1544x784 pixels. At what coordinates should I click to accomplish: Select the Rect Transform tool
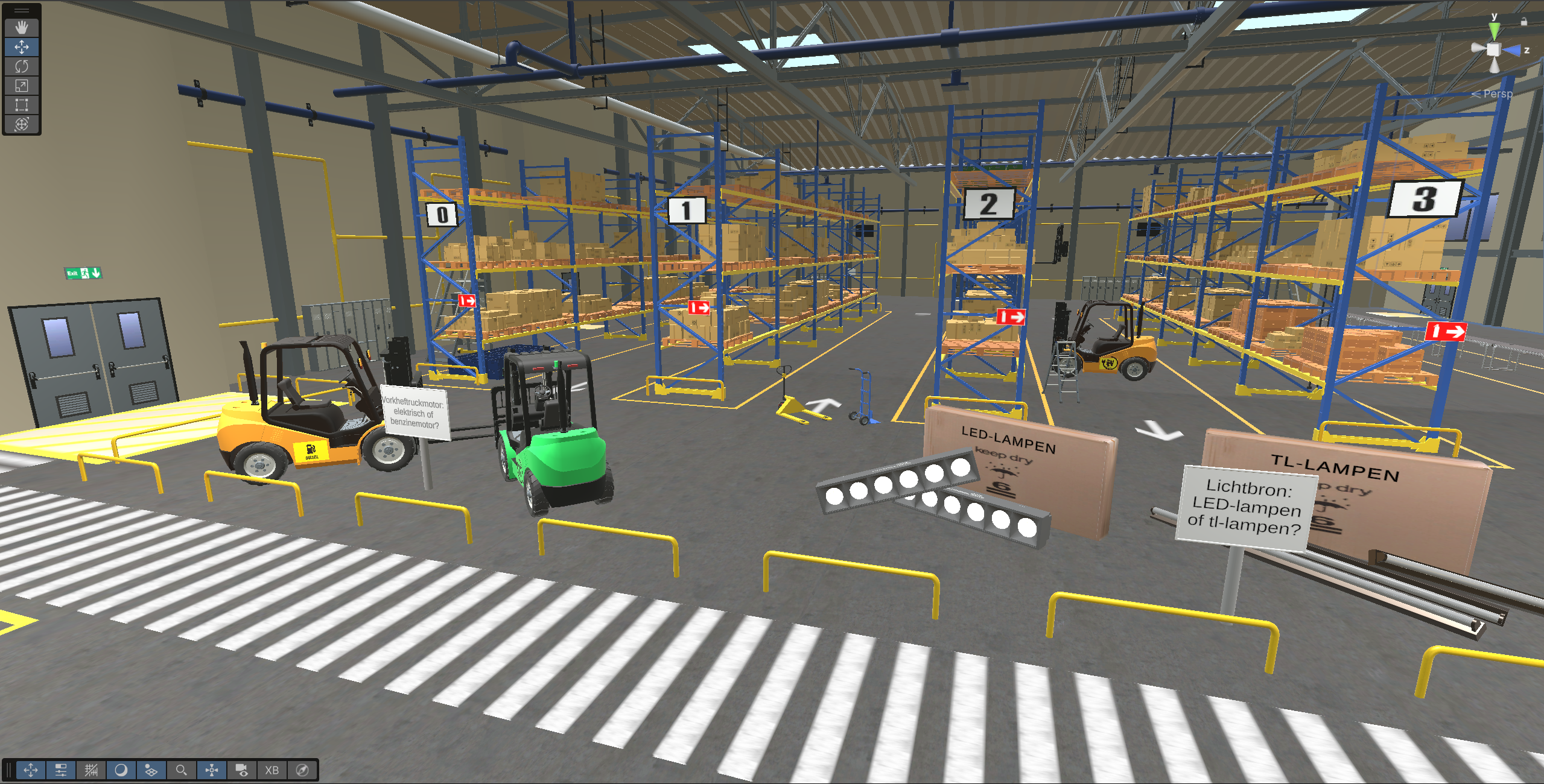click(22, 106)
